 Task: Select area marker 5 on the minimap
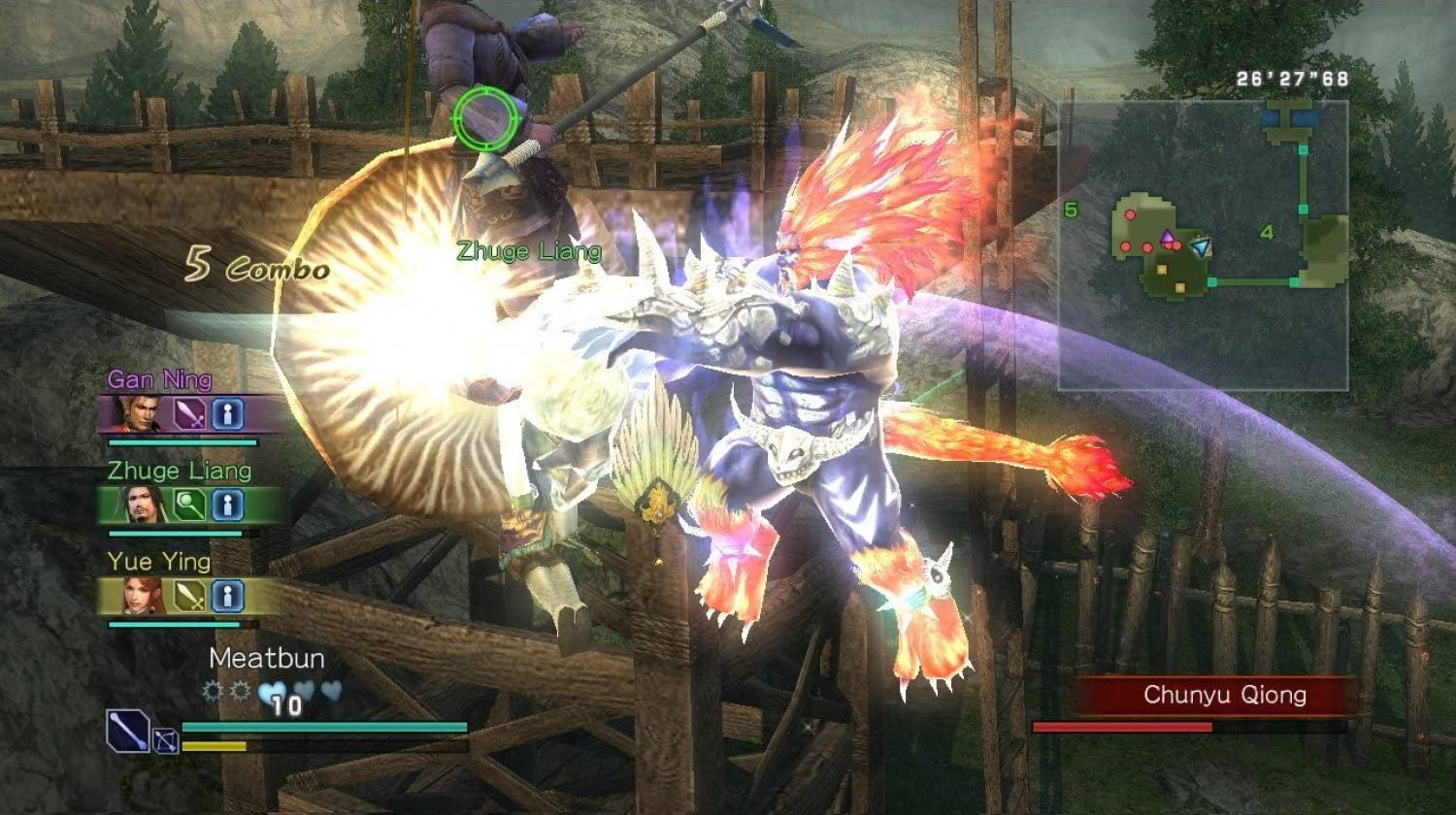pyautogui.click(x=1073, y=208)
